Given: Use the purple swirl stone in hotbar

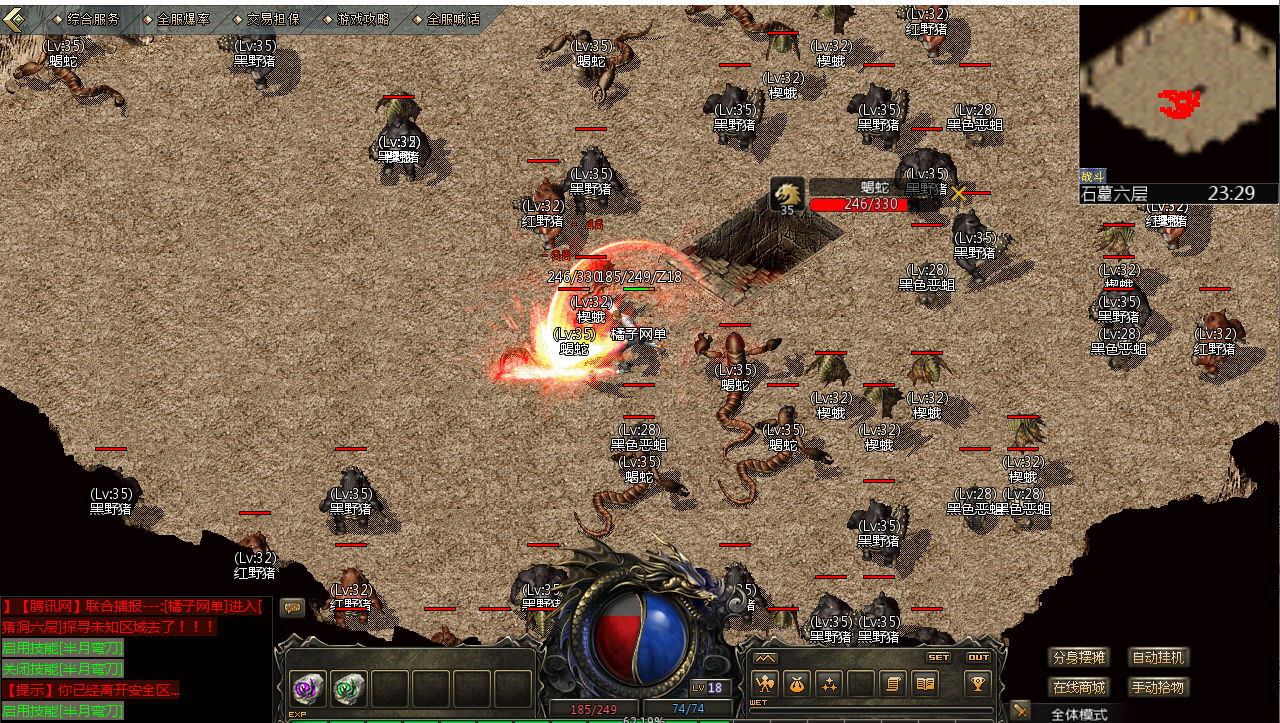Looking at the screenshot, I should coord(307,688).
